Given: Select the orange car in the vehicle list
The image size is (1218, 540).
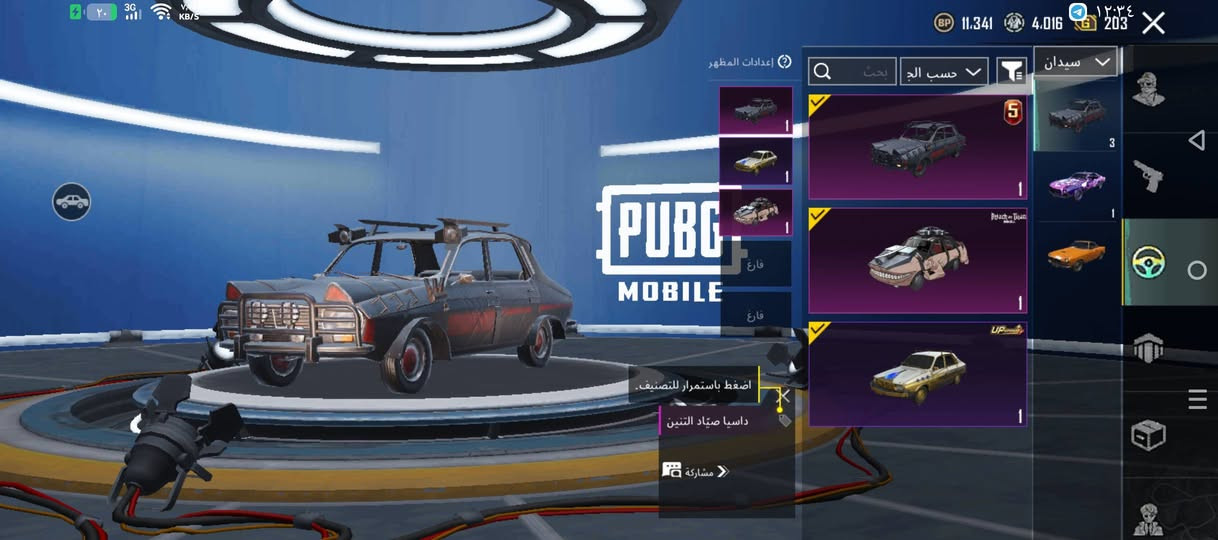Looking at the screenshot, I should pos(1076,254).
